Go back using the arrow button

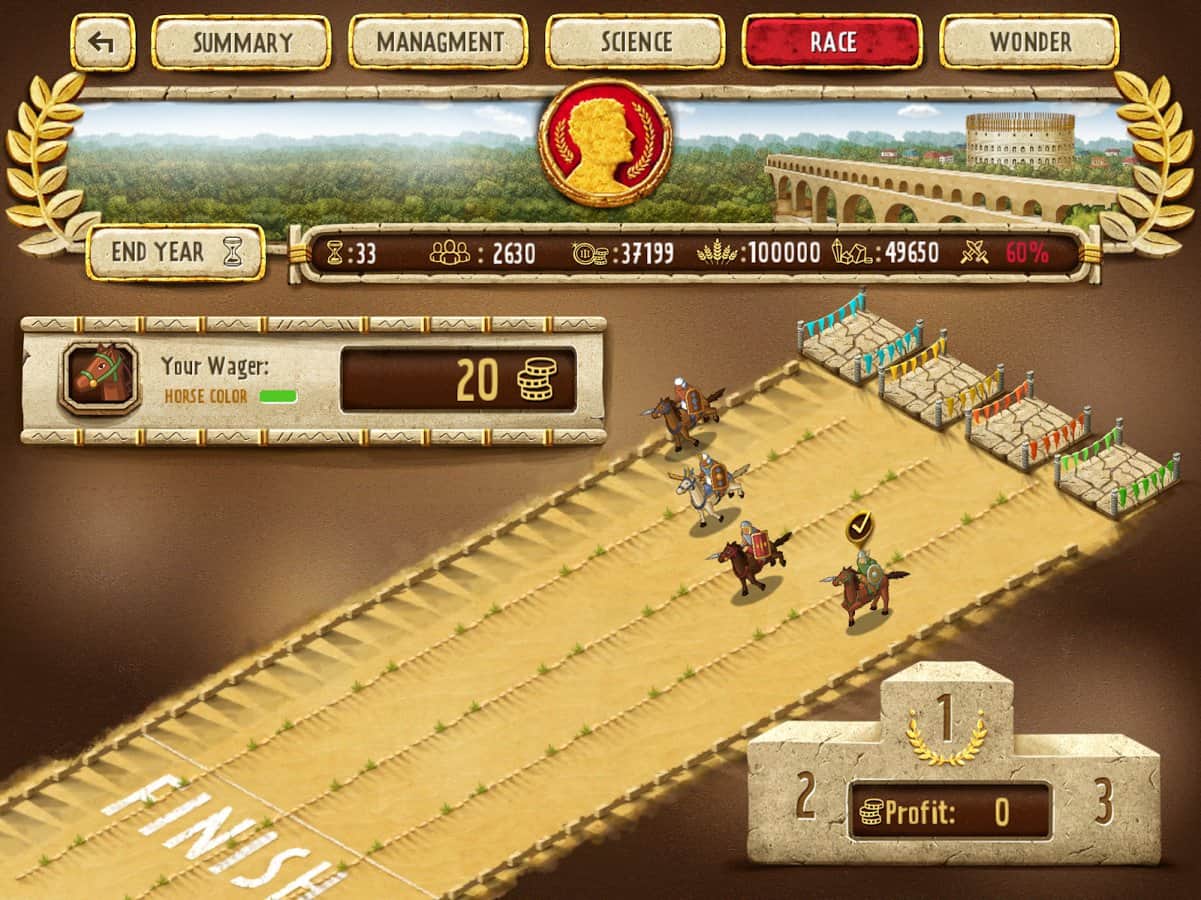[102, 42]
